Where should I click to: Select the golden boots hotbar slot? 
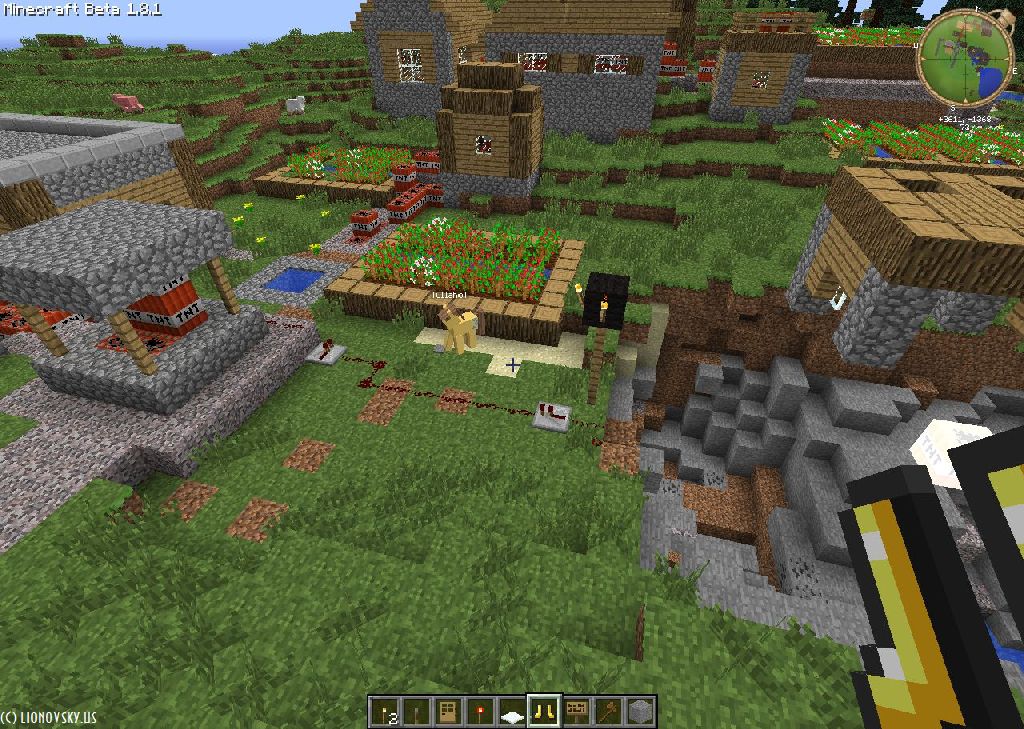tap(544, 711)
